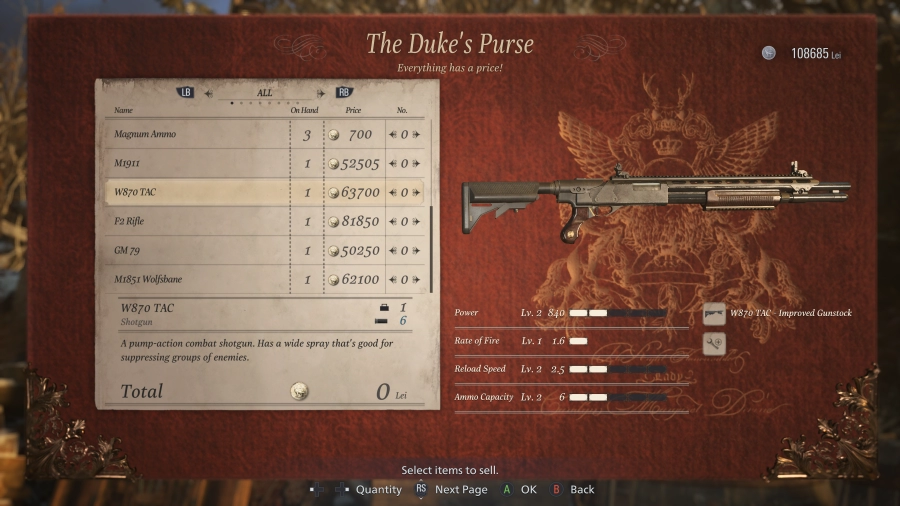Image resolution: width=900 pixels, height=506 pixels.
Task: Switch to the previous item category arrow
Action: tap(209, 94)
